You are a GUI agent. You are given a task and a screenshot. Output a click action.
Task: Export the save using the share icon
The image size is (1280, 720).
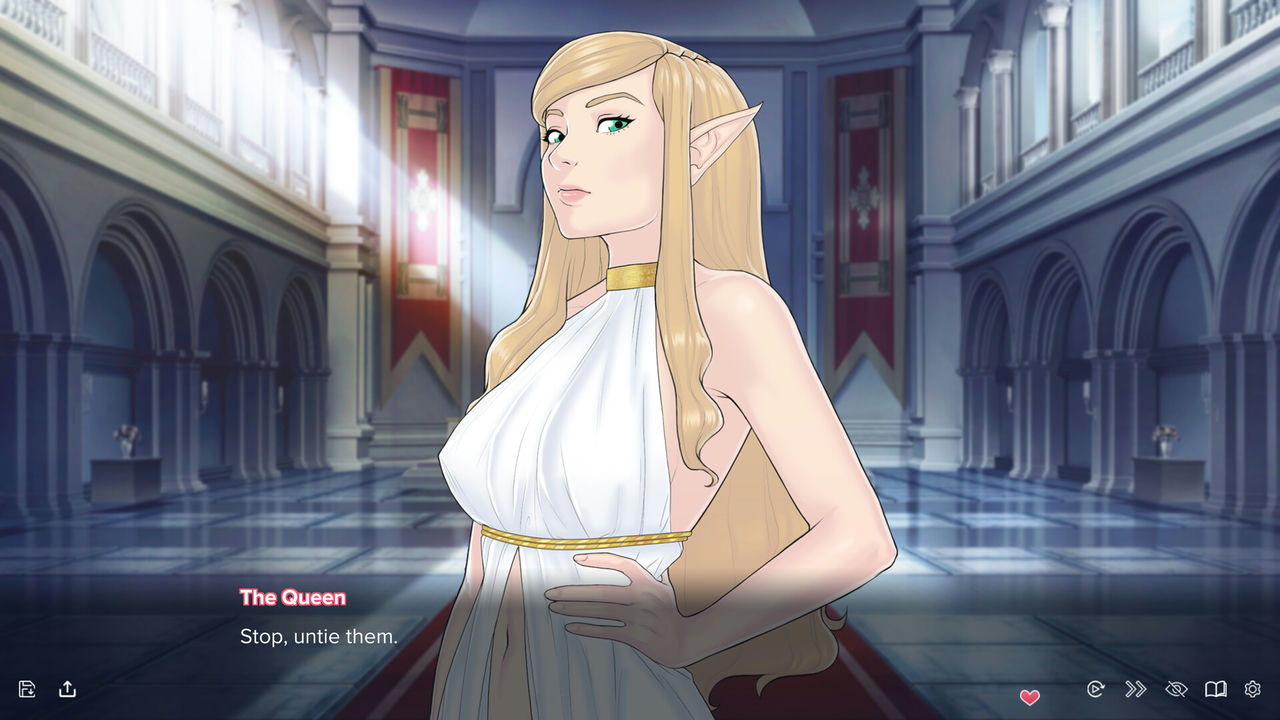[x=68, y=689]
